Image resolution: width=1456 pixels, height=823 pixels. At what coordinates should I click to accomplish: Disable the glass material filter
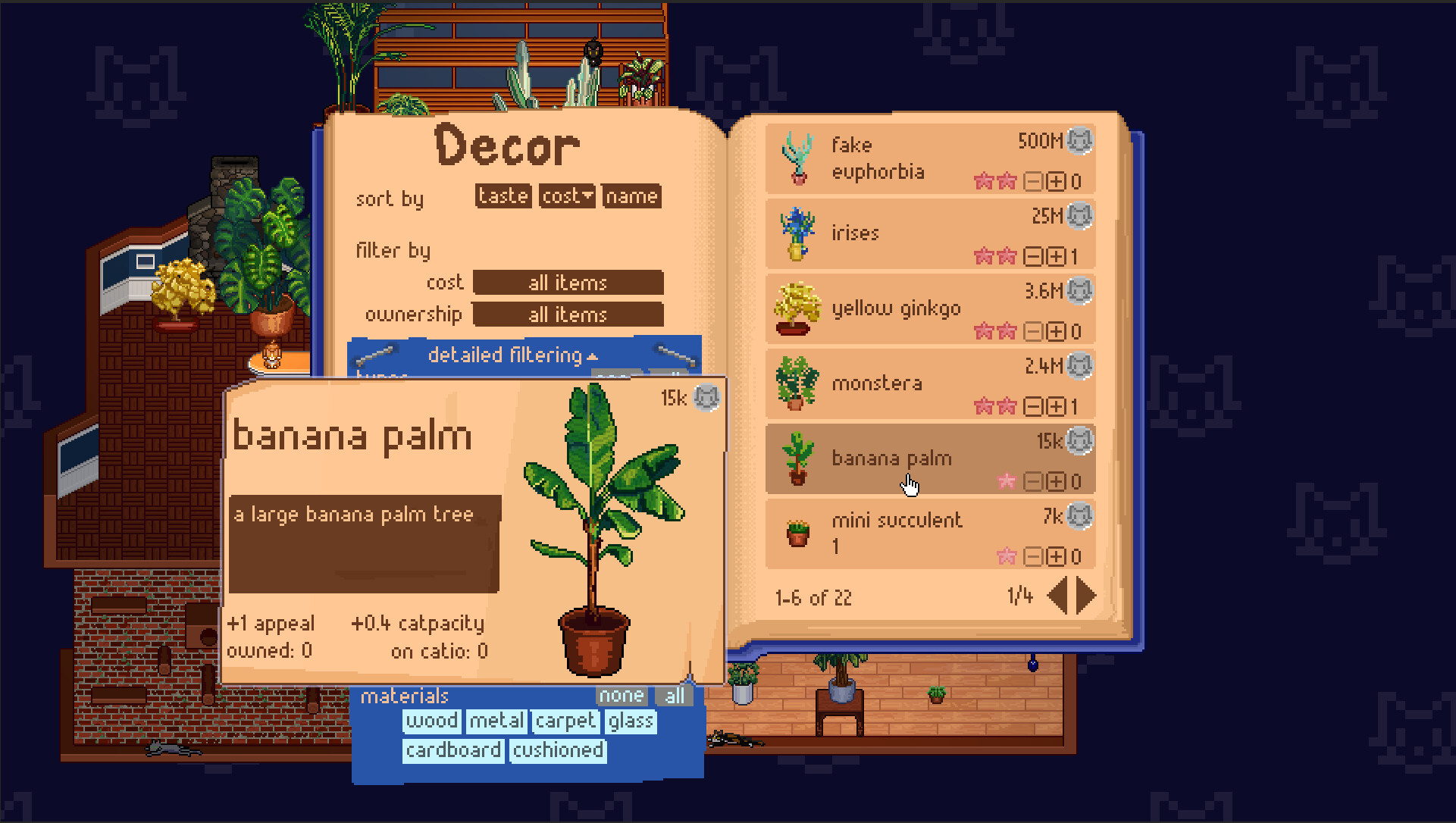630,721
